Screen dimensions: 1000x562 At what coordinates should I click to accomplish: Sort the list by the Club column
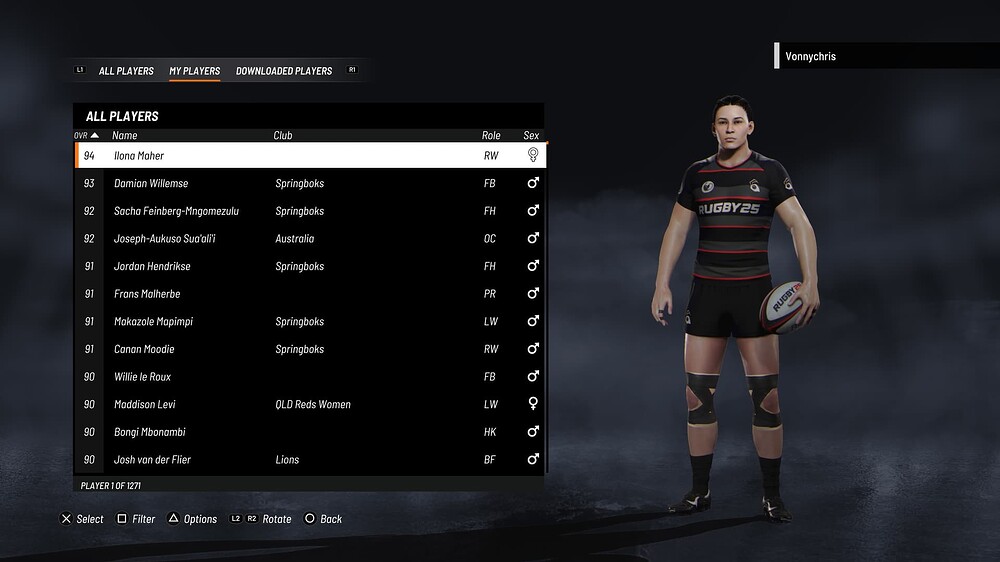[283, 135]
